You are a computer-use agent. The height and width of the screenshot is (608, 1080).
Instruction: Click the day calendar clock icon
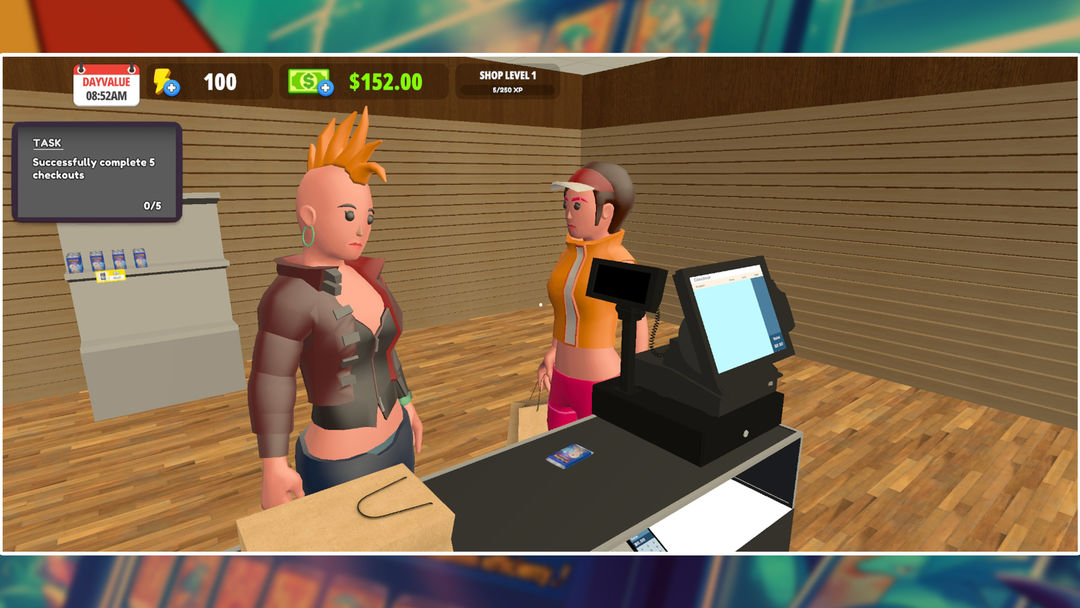(x=106, y=85)
